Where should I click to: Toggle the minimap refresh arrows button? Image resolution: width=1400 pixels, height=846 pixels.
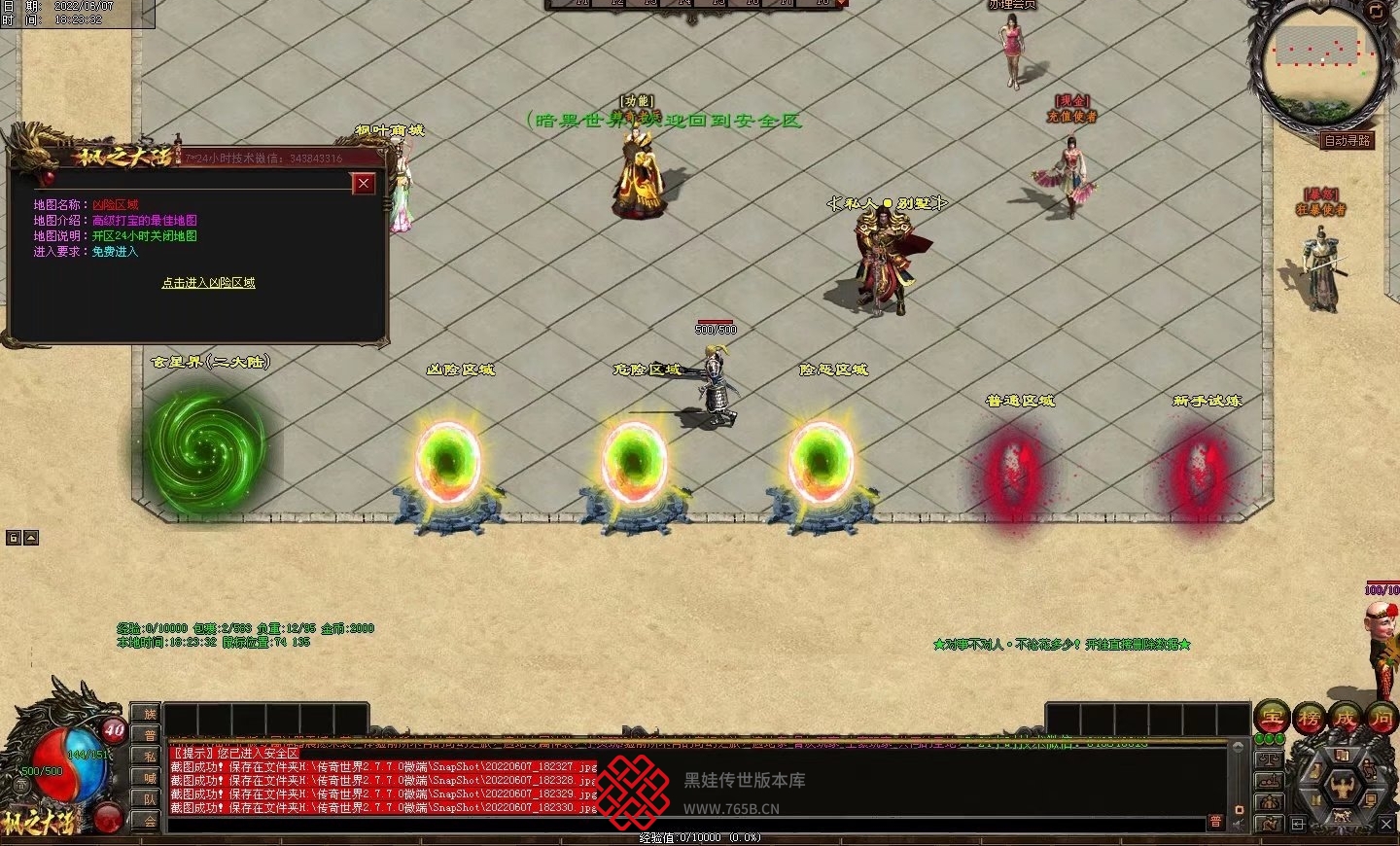(x=1376, y=11)
